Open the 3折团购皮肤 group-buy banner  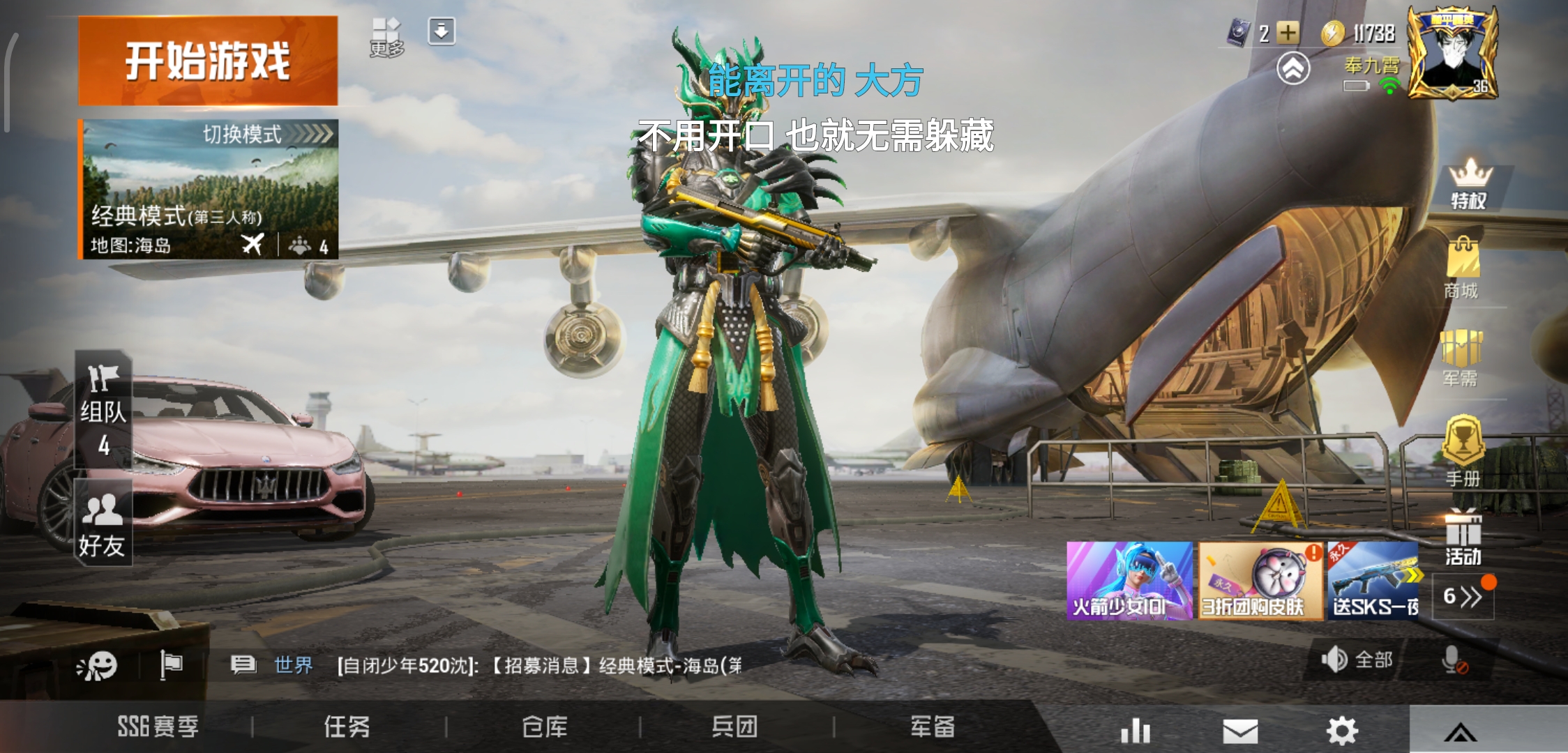coord(1260,581)
